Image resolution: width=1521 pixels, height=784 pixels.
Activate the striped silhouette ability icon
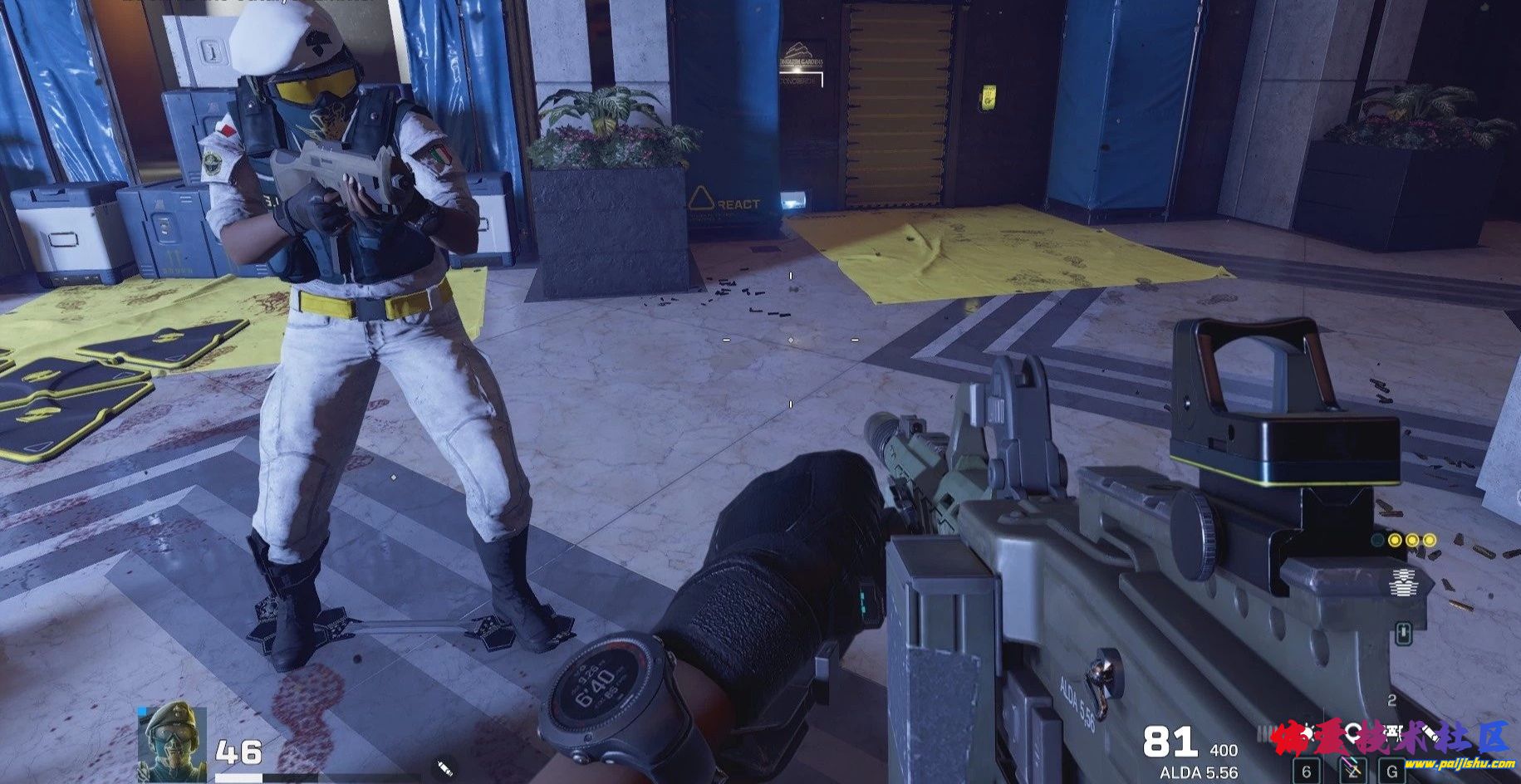(1404, 582)
